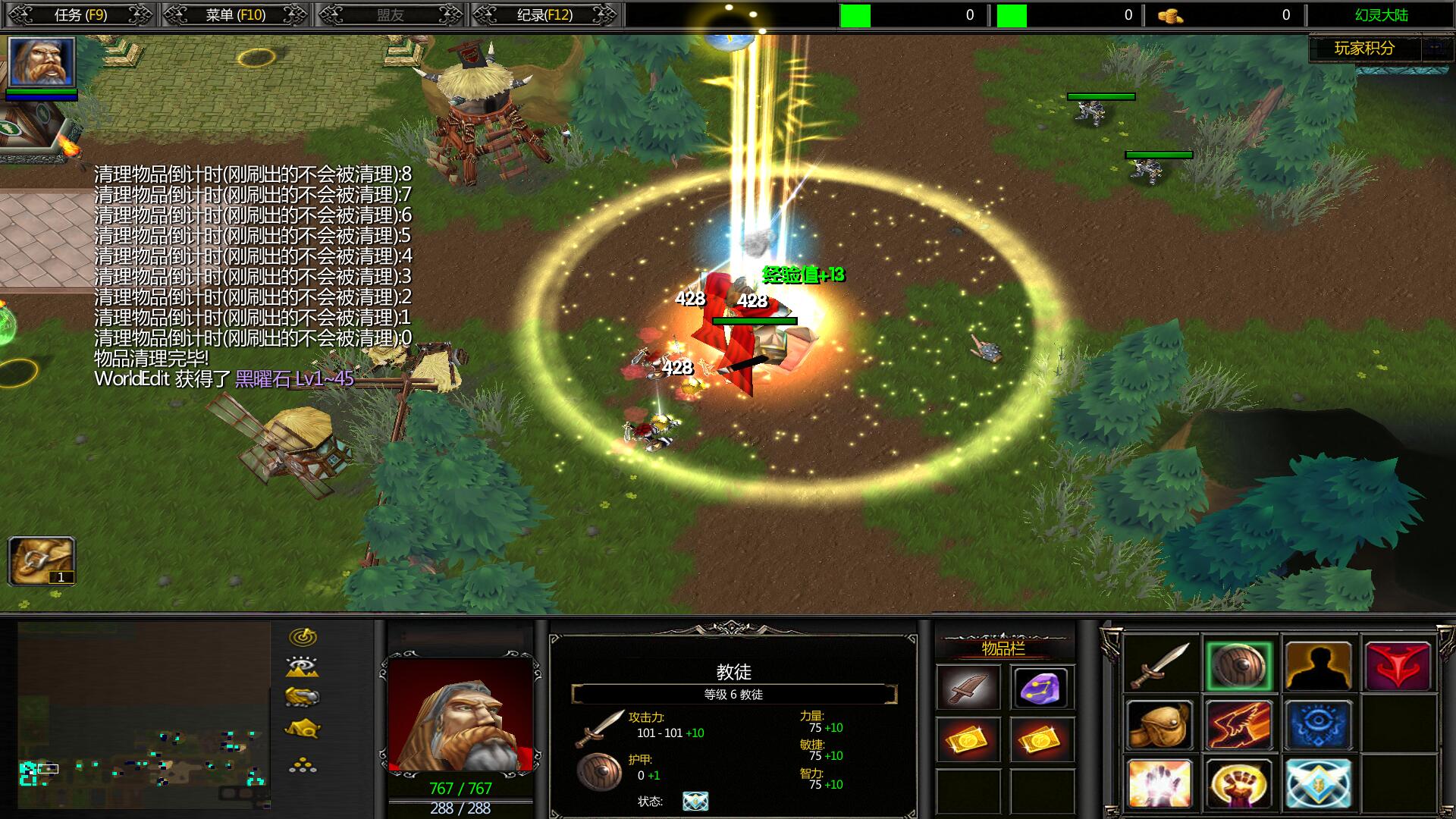Click the satchel icon with count 1
1456x819 pixels.
coord(41,560)
